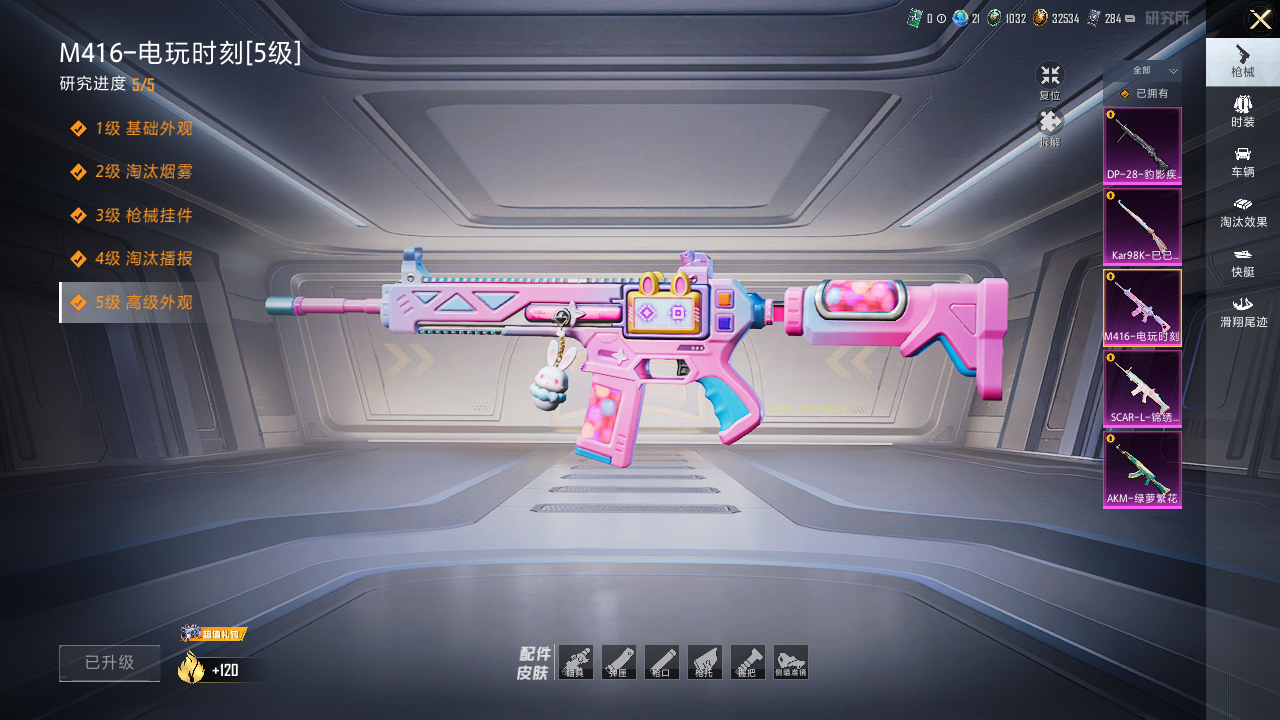Select the 滑翔尾迹 glide trail tab

[1242, 311]
